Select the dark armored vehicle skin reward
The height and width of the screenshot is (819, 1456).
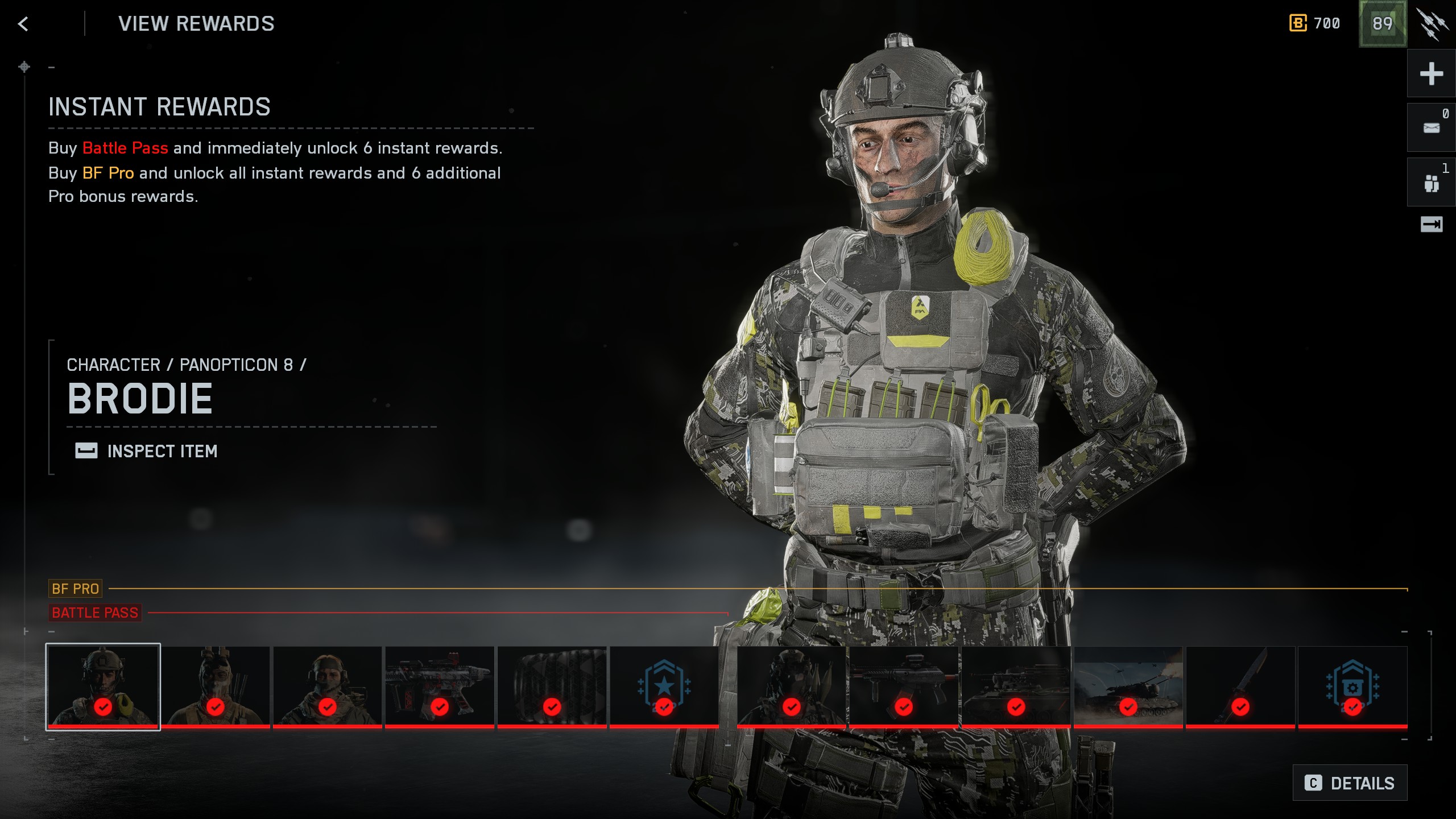(1016, 686)
